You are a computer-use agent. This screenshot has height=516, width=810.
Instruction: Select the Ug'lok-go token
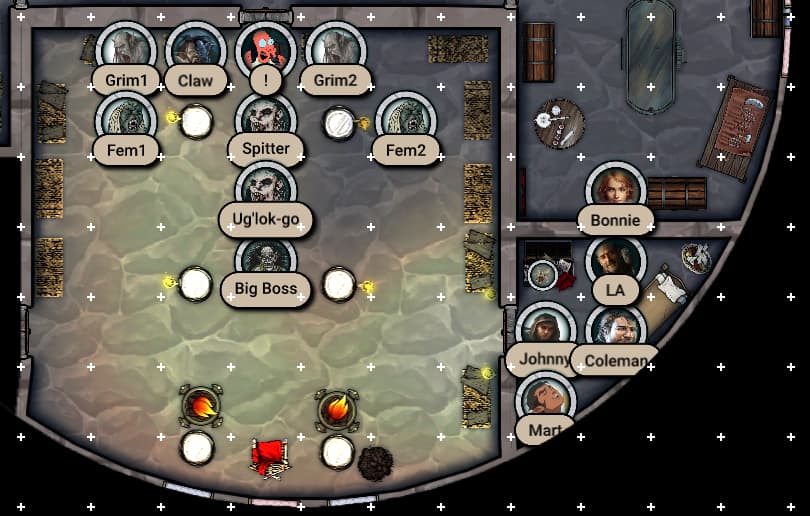tap(266, 189)
